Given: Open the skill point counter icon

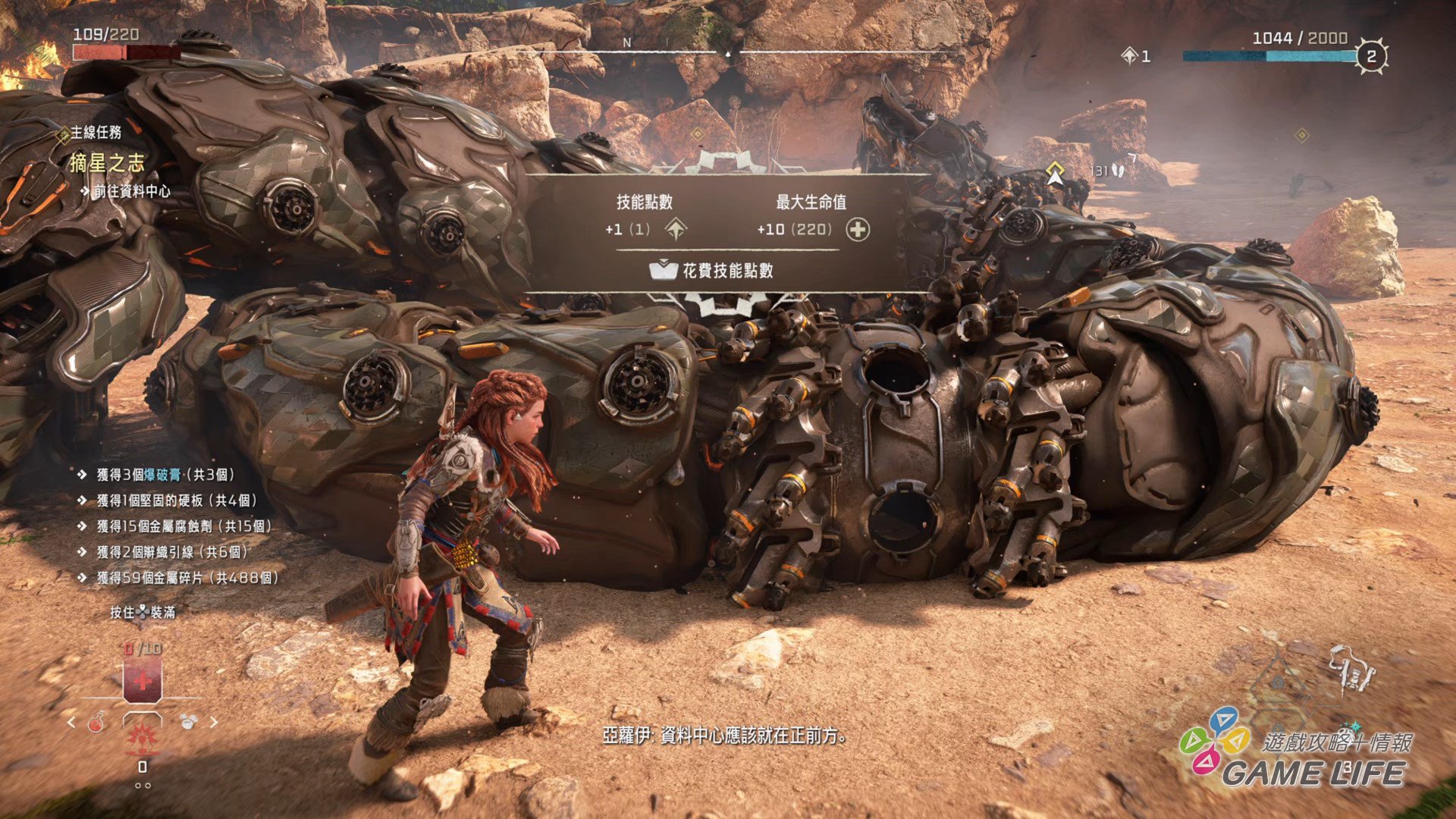Looking at the screenshot, I should 1131,55.
